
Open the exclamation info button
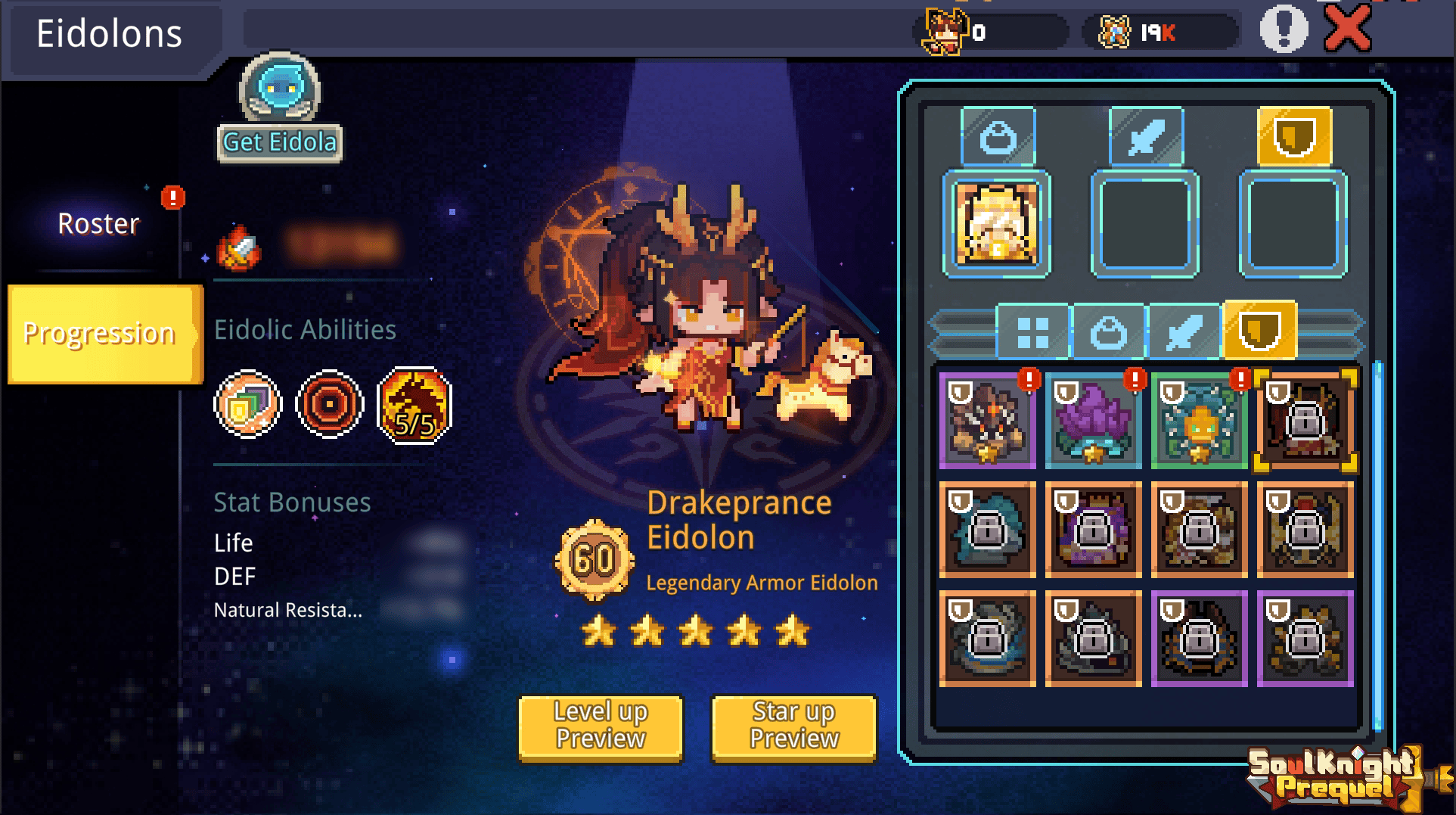click(x=1284, y=30)
